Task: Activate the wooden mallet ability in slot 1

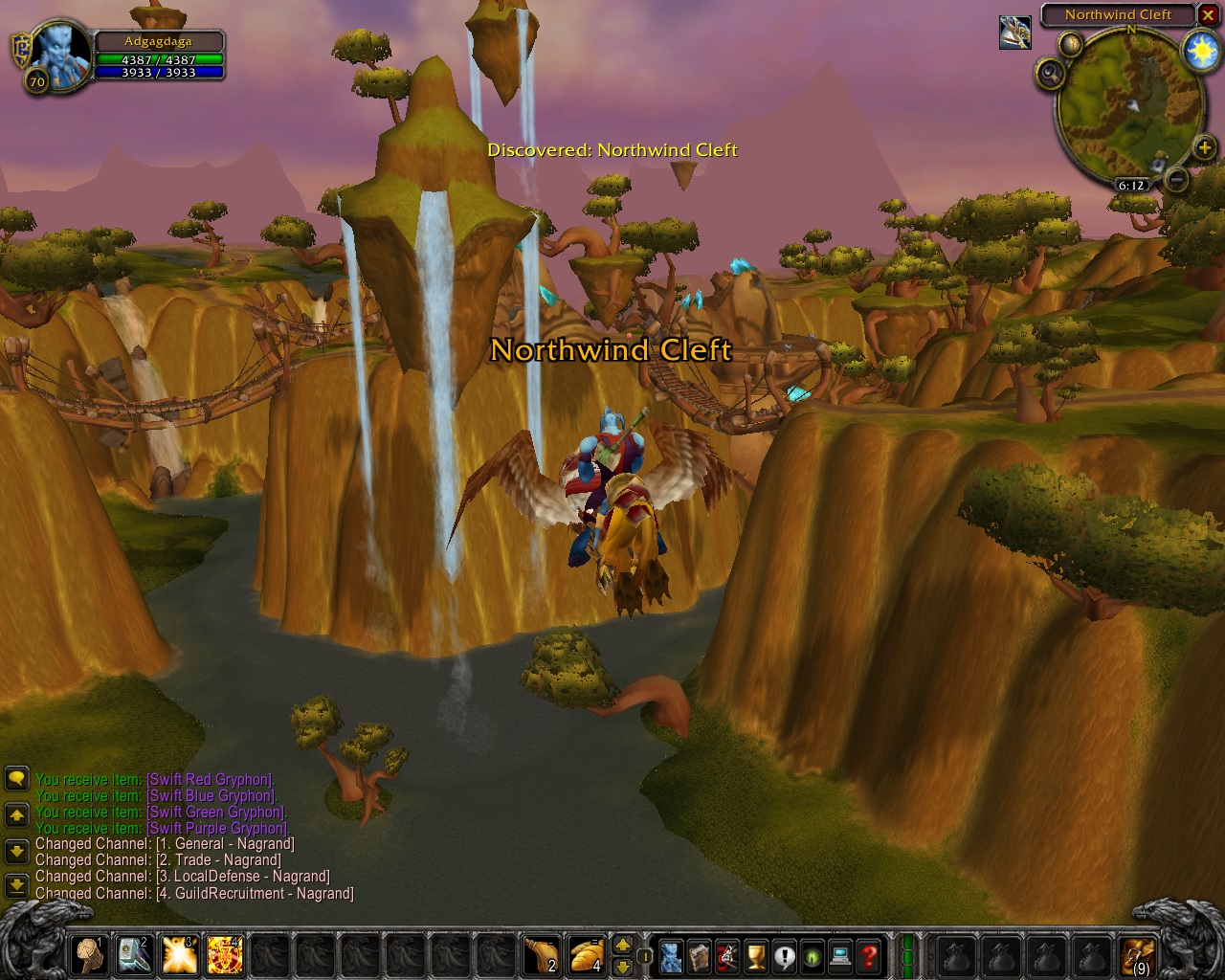Action: coord(90,955)
